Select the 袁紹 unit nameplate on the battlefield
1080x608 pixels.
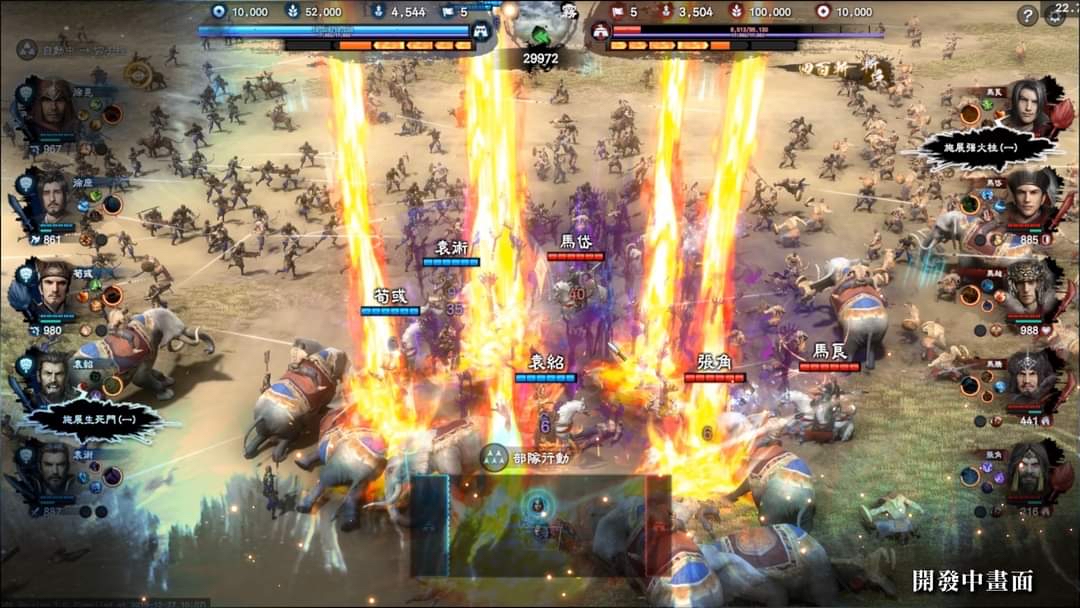[546, 364]
